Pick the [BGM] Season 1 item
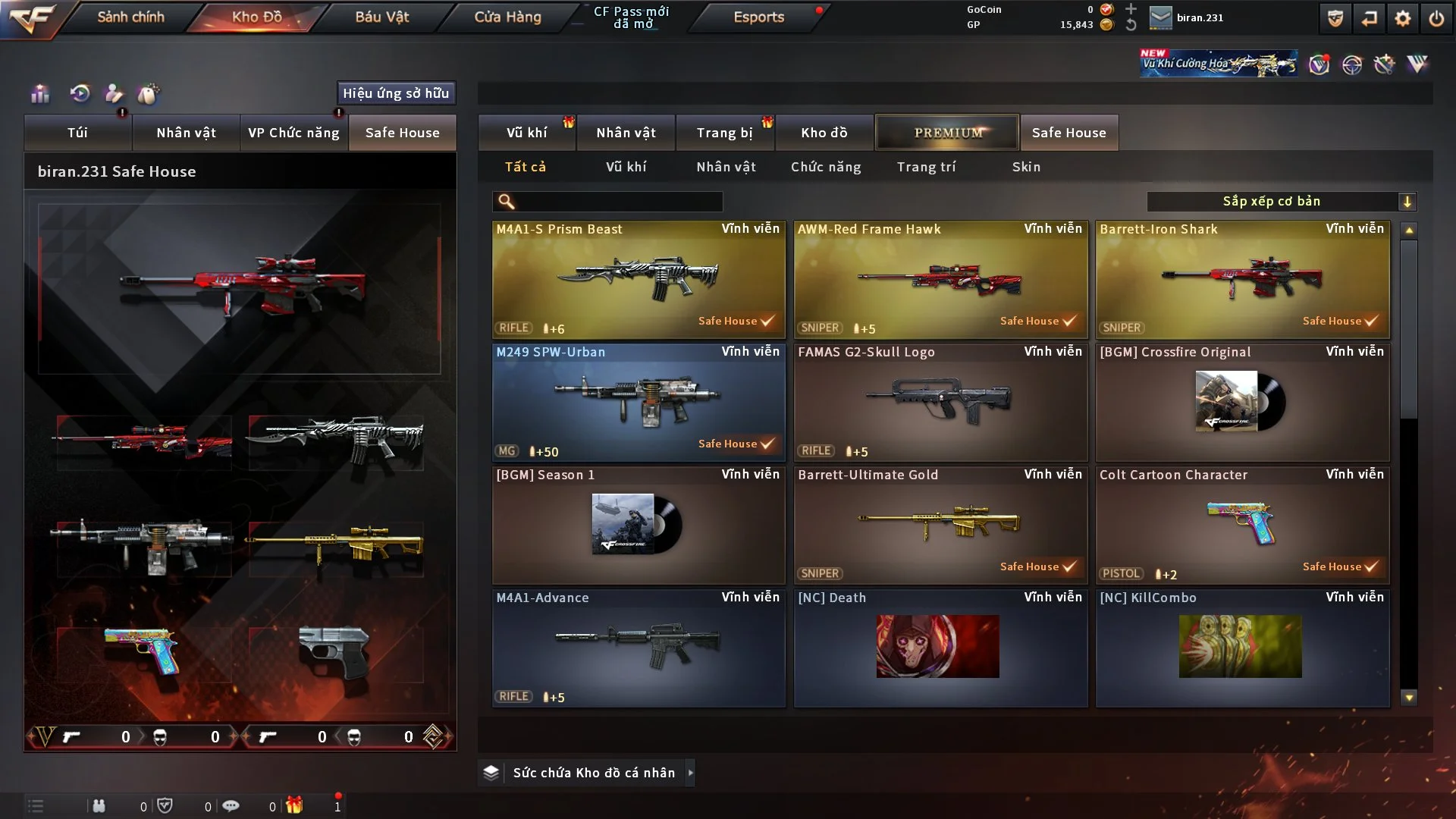This screenshot has height=819, width=1456. point(639,525)
